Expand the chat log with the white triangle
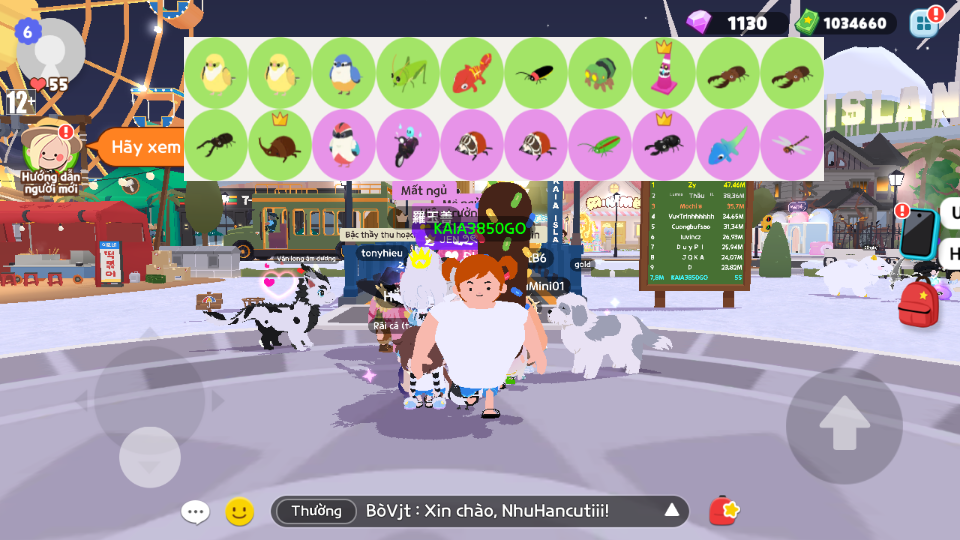 (x=672, y=512)
